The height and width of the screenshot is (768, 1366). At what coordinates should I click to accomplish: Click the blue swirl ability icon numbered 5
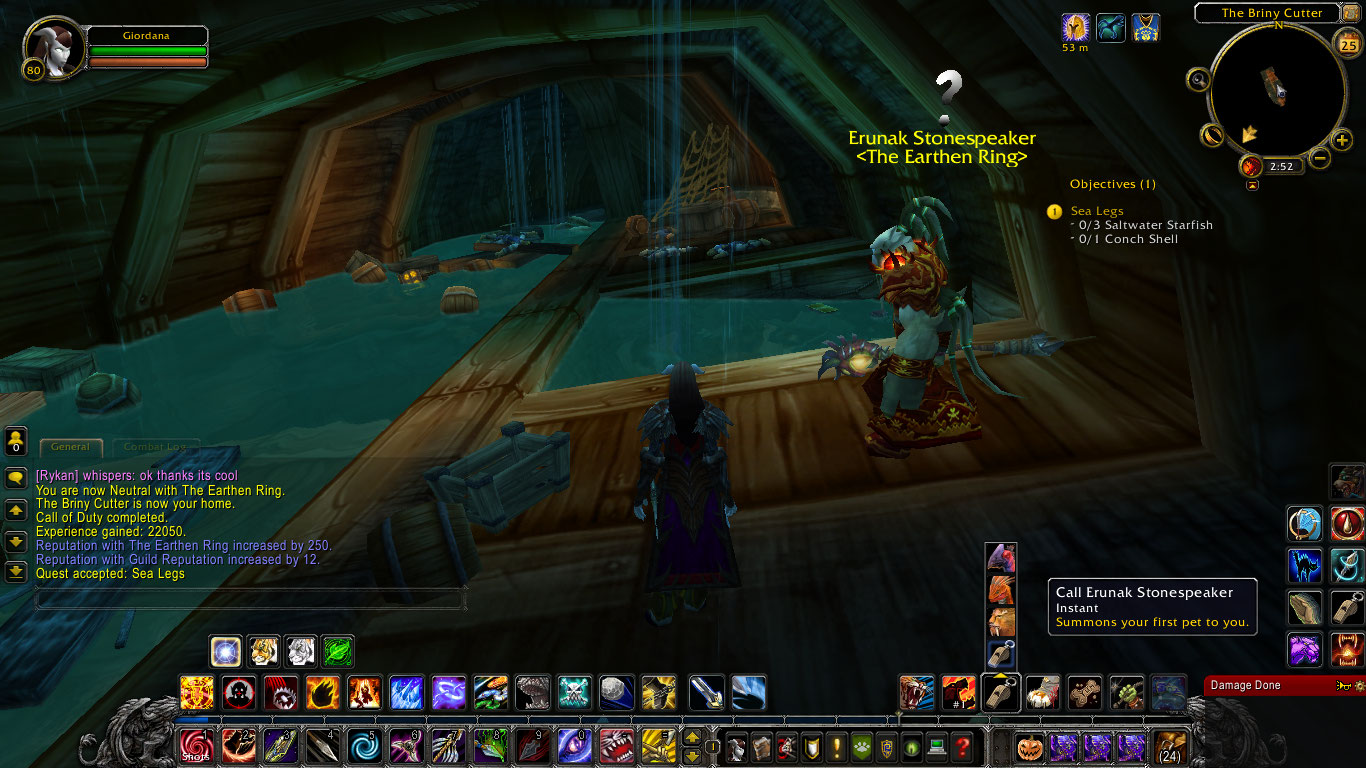point(365,745)
